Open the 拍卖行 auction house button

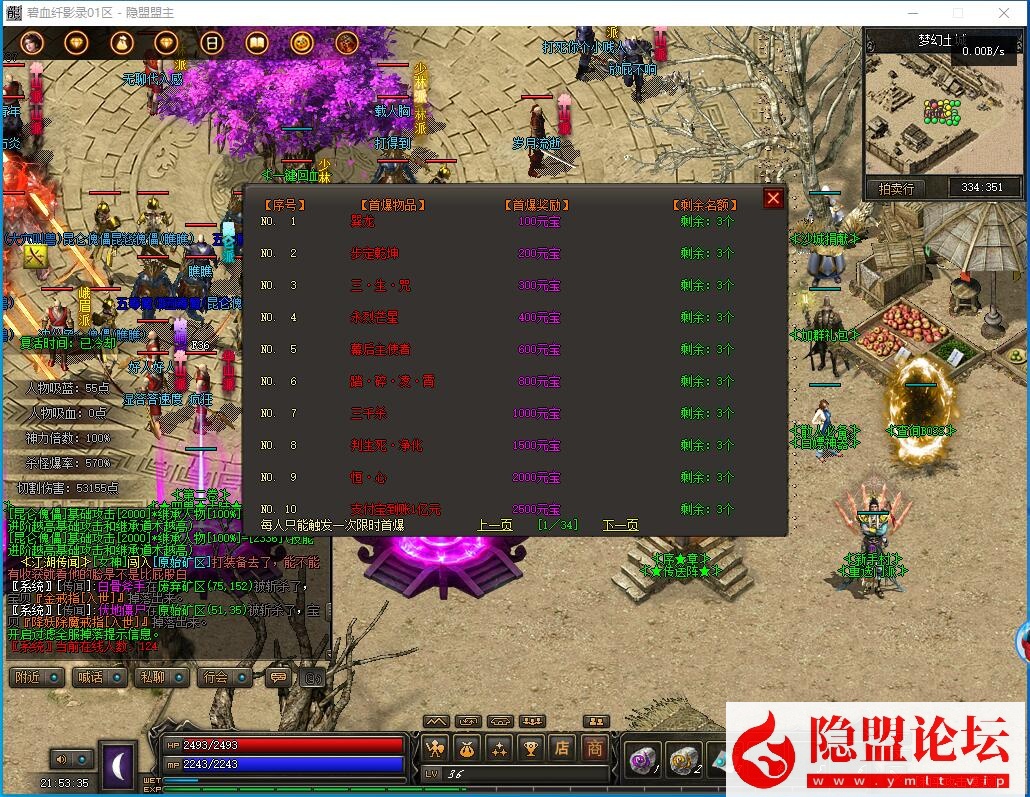click(x=896, y=188)
